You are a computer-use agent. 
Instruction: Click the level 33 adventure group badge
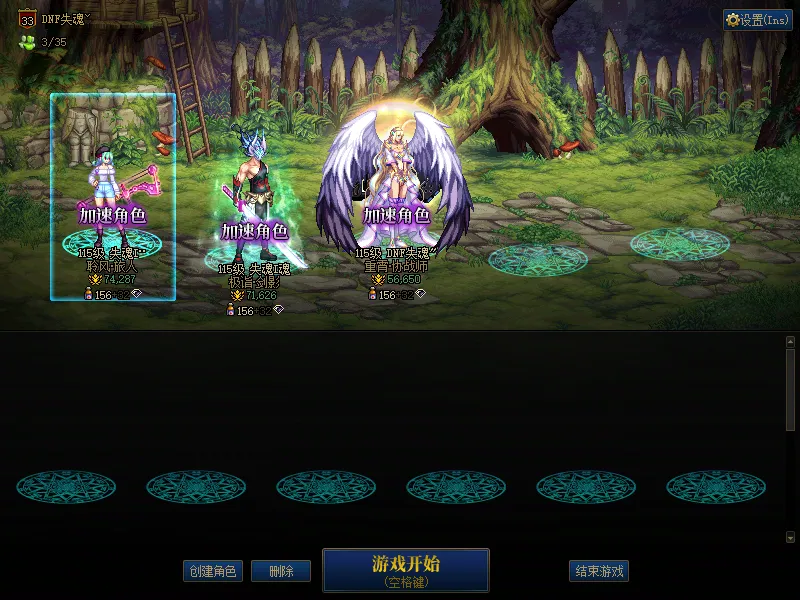click(27, 19)
